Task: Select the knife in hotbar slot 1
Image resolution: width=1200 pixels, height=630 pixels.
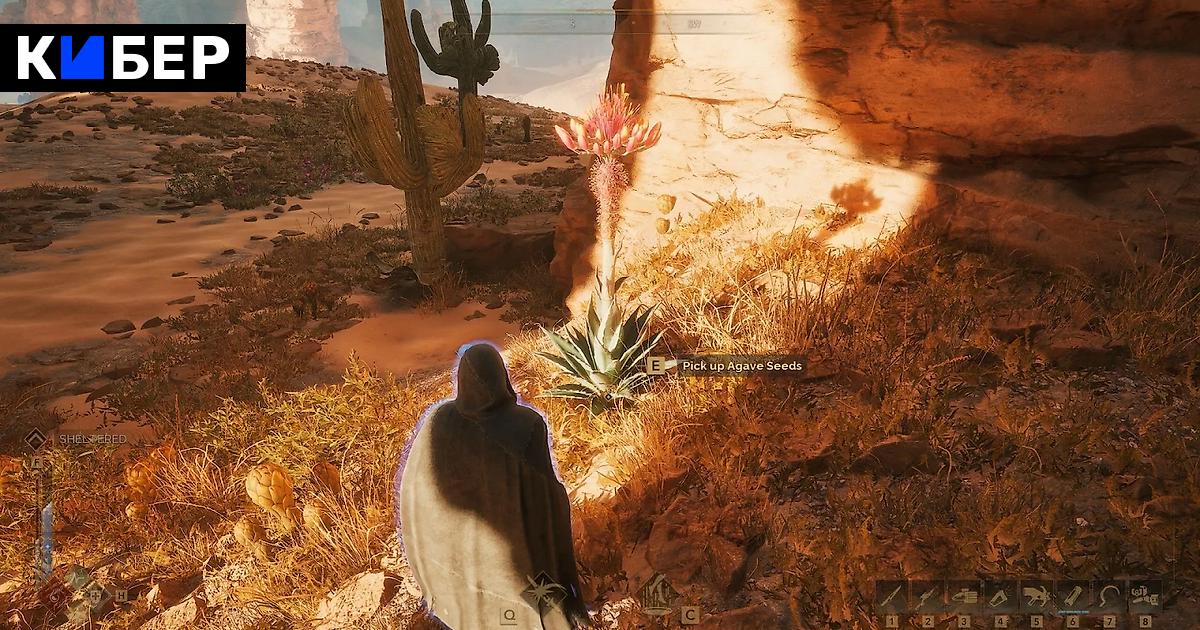Action: click(892, 596)
